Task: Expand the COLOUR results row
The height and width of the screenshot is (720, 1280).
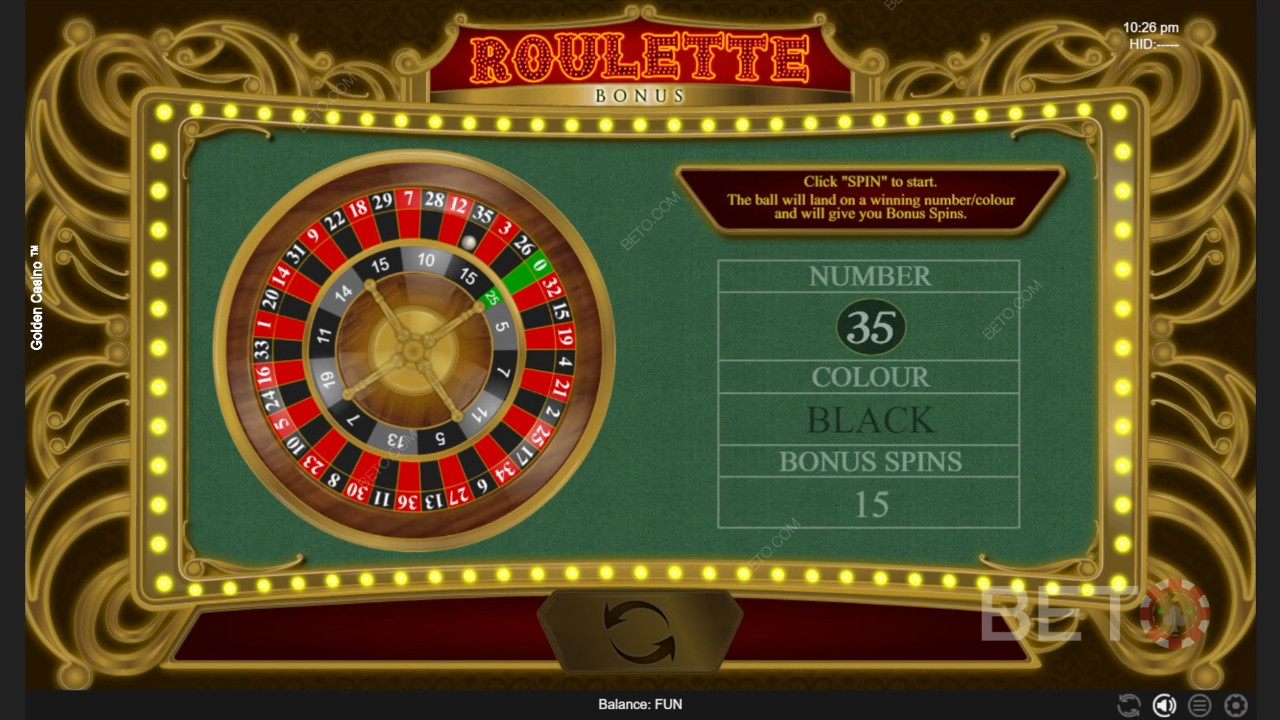Action: [868, 377]
